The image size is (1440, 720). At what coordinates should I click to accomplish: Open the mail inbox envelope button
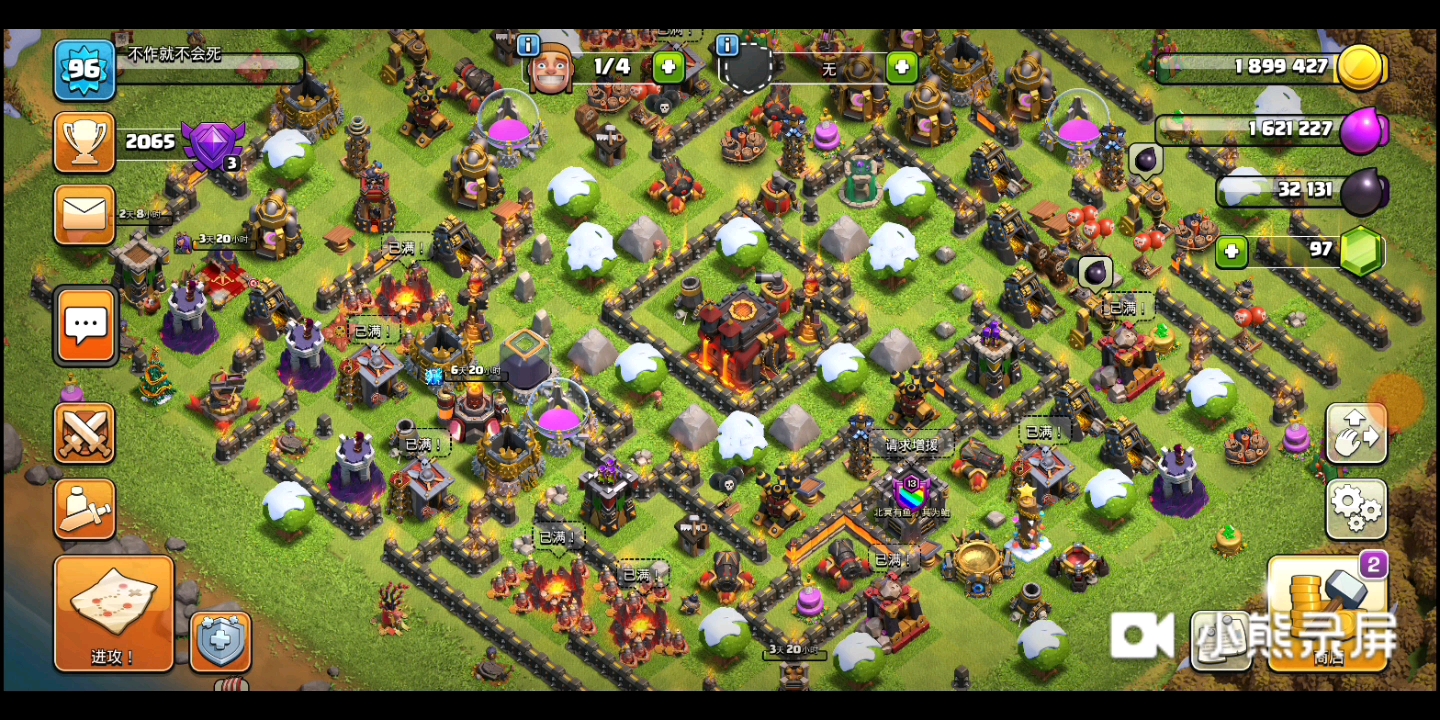tap(84, 214)
